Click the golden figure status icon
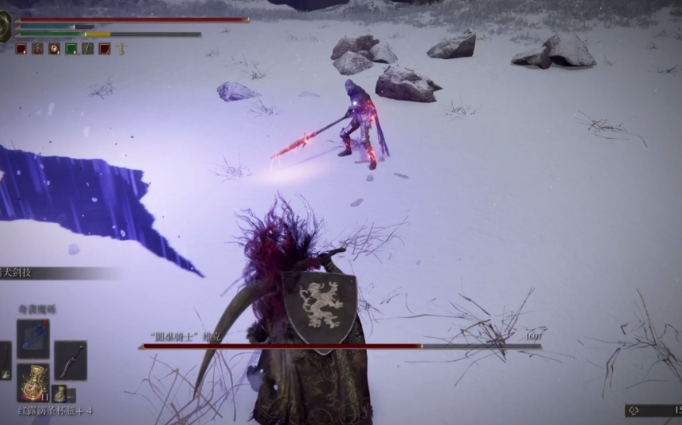Viewport: 682px width, 425px height. click(121, 48)
